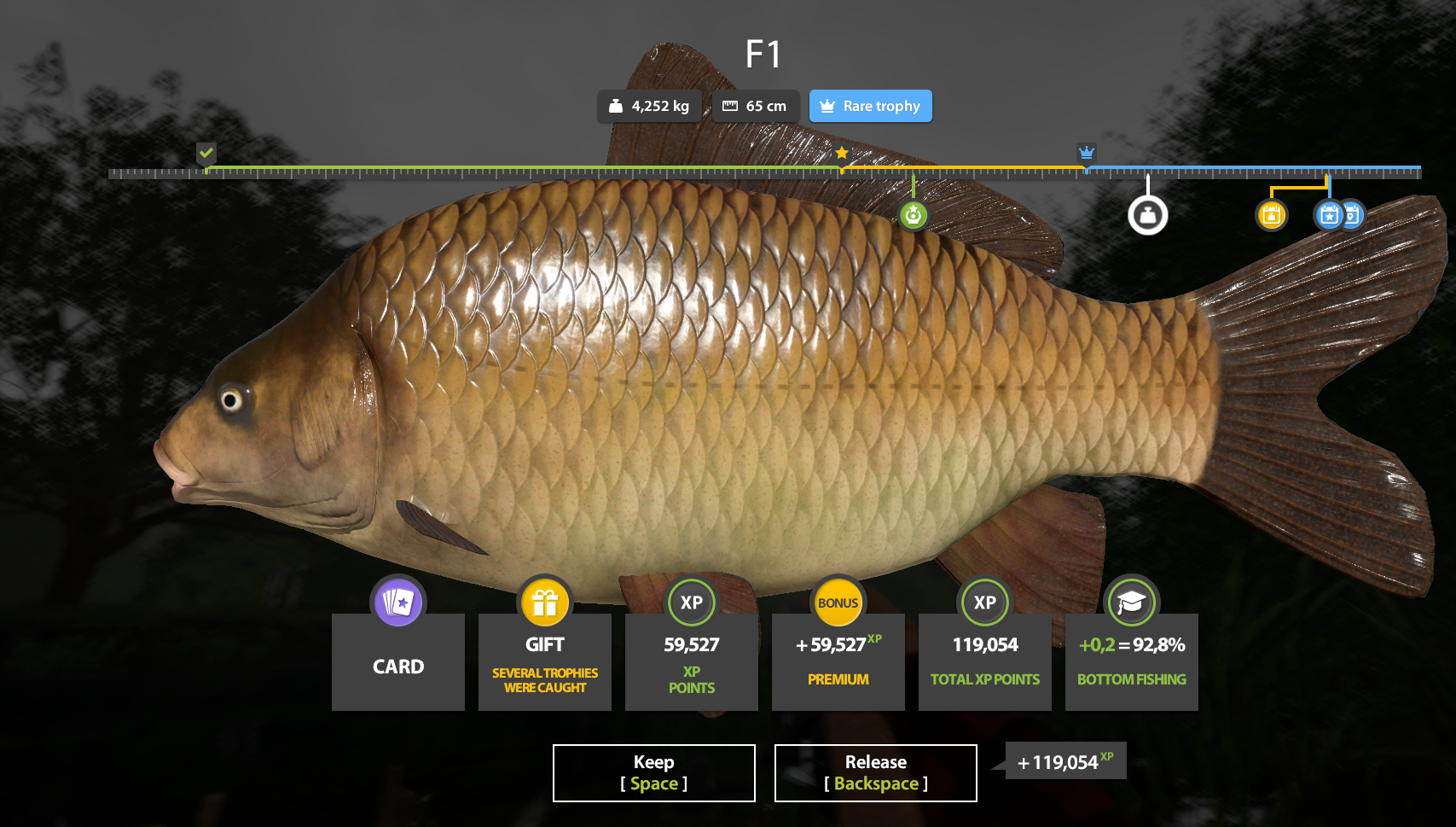Open the white weight record marker icon

tap(1148, 214)
